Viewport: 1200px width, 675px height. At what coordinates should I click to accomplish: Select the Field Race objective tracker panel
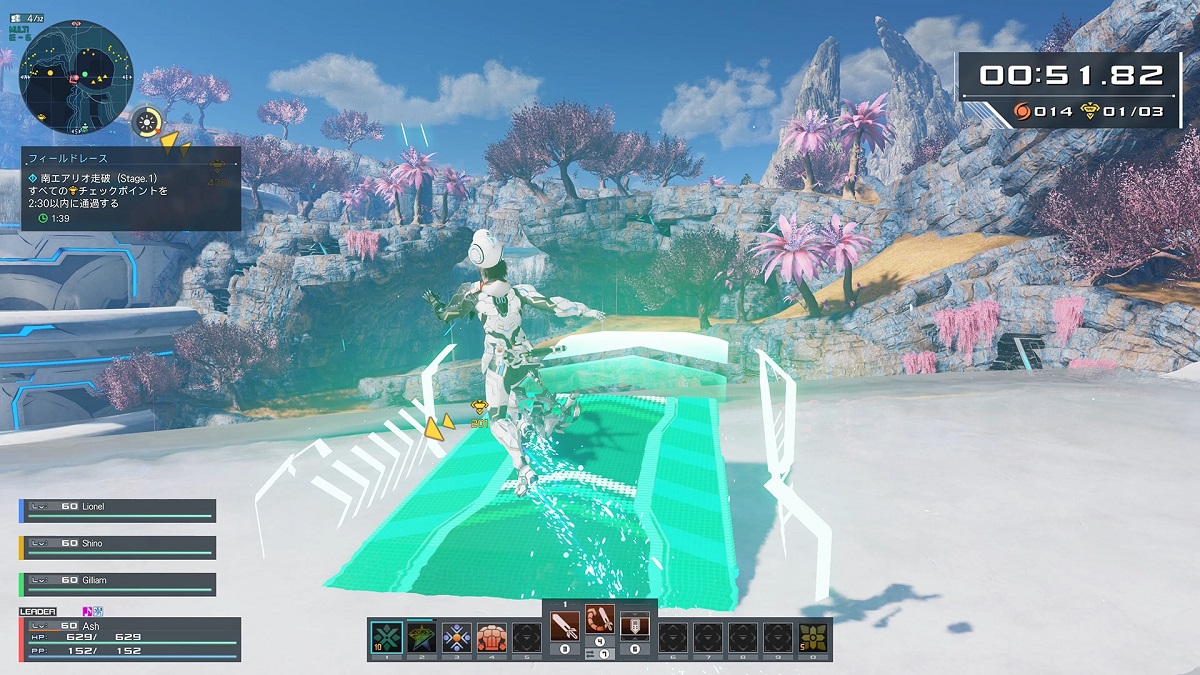point(131,189)
